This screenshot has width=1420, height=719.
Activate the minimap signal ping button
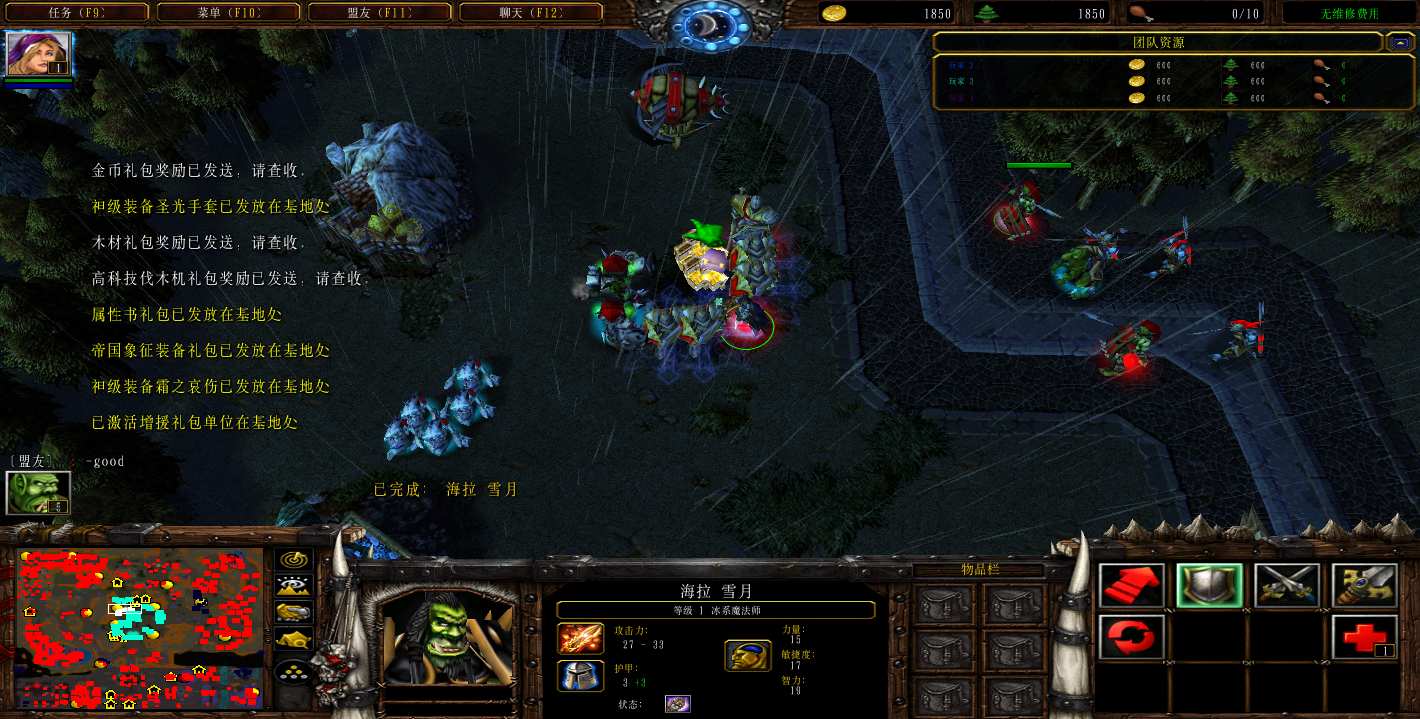point(294,560)
